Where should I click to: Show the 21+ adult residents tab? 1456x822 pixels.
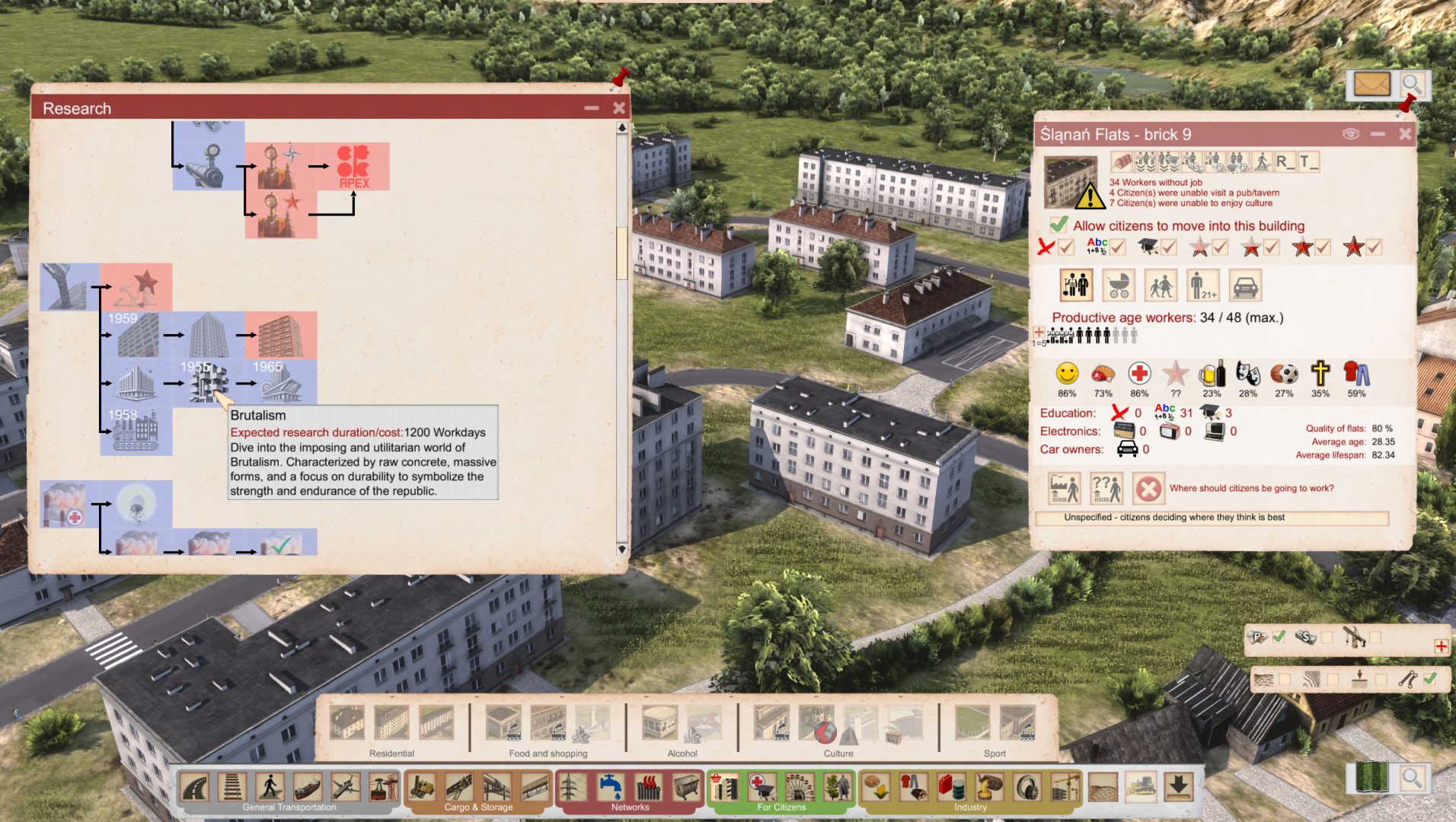[x=1202, y=286]
